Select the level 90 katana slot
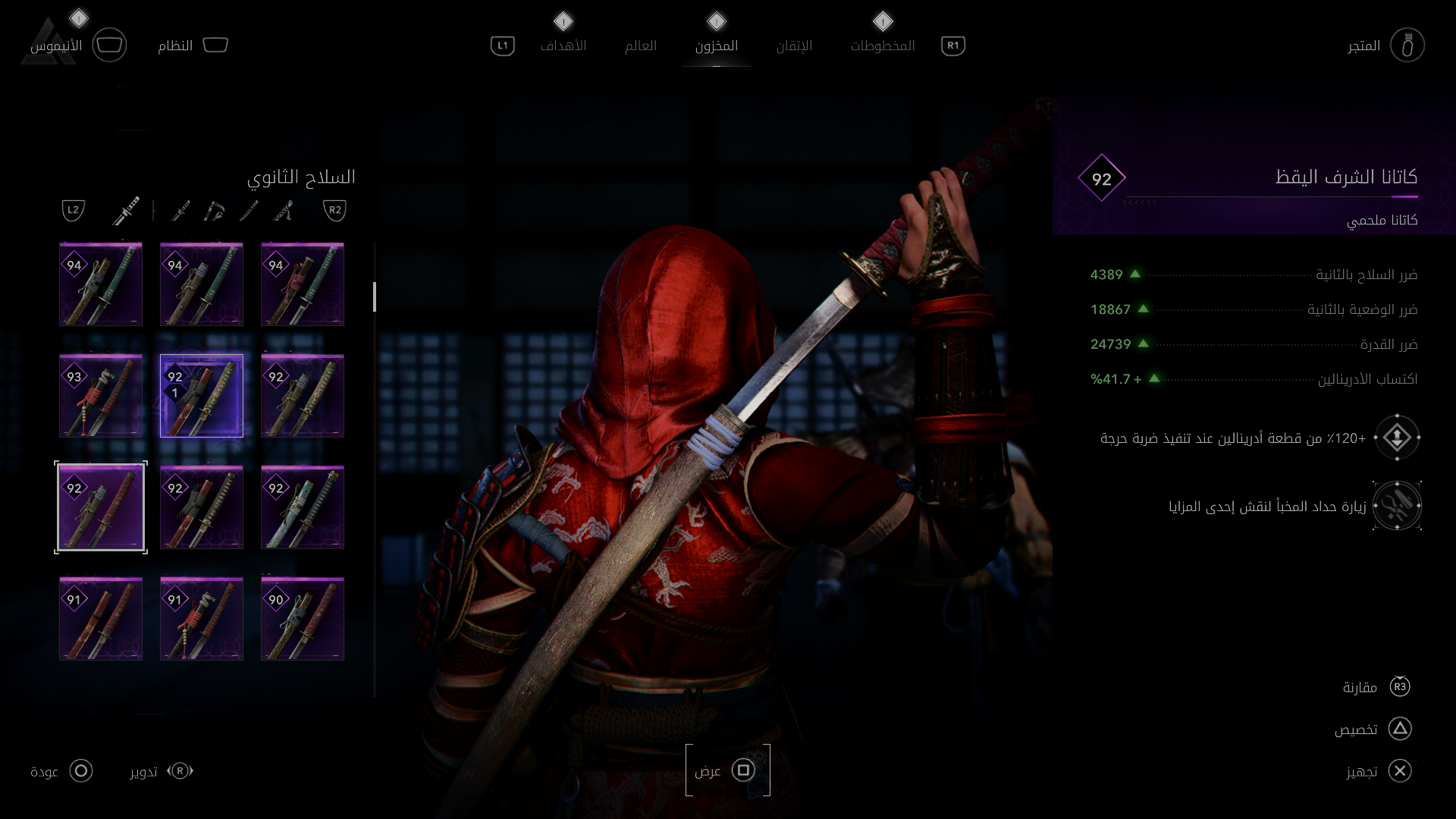1456x819 pixels. click(x=303, y=619)
